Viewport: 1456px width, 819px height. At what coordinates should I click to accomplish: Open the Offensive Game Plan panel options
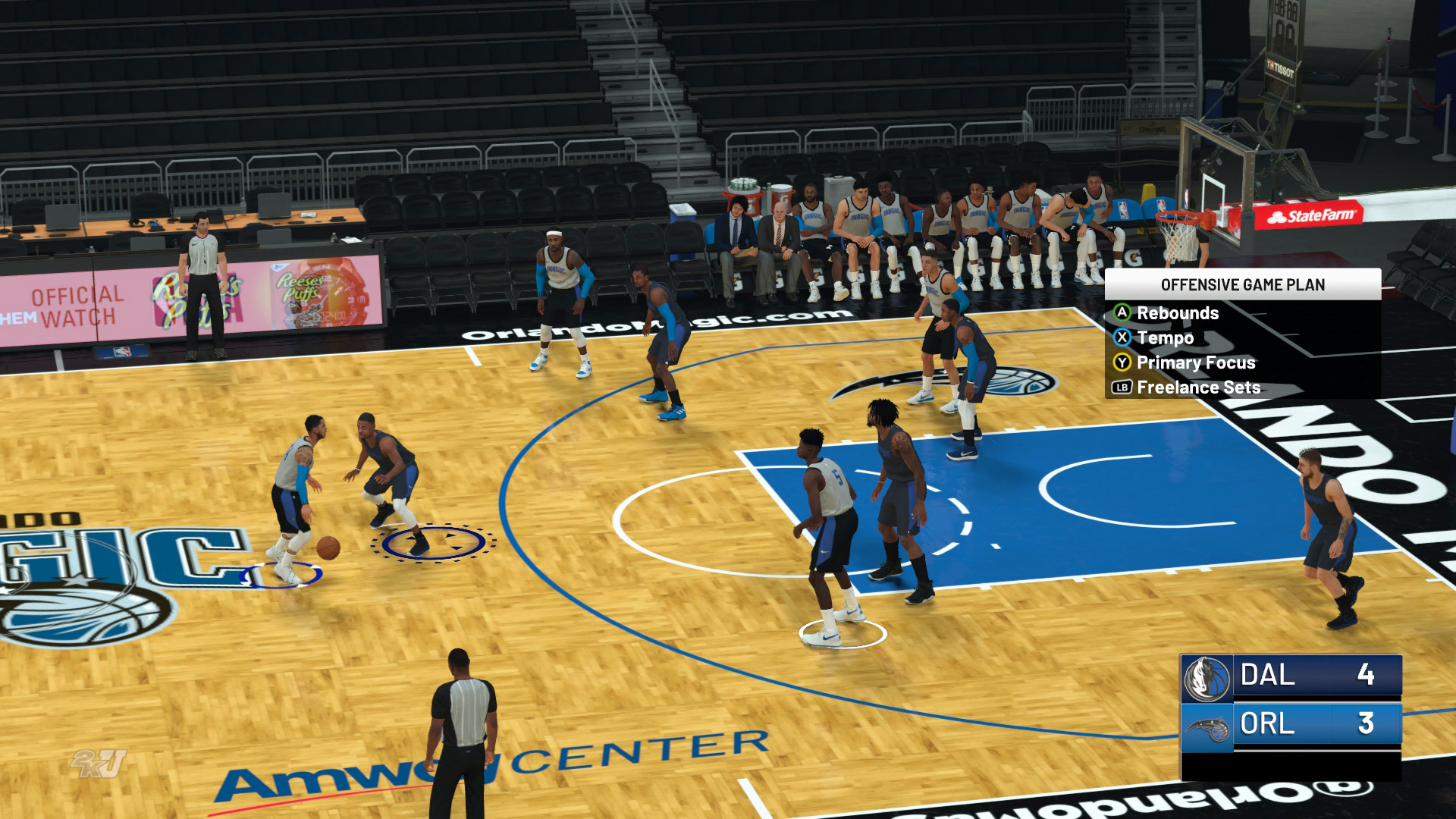click(x=1244, y=287)
